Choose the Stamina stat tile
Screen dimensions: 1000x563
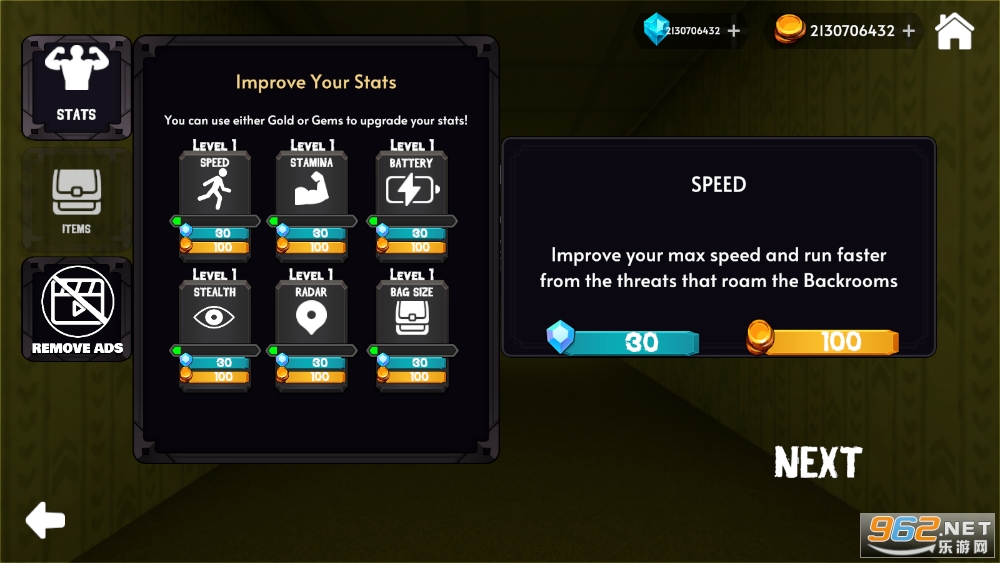pyautogui.click(x=311, y=184)
